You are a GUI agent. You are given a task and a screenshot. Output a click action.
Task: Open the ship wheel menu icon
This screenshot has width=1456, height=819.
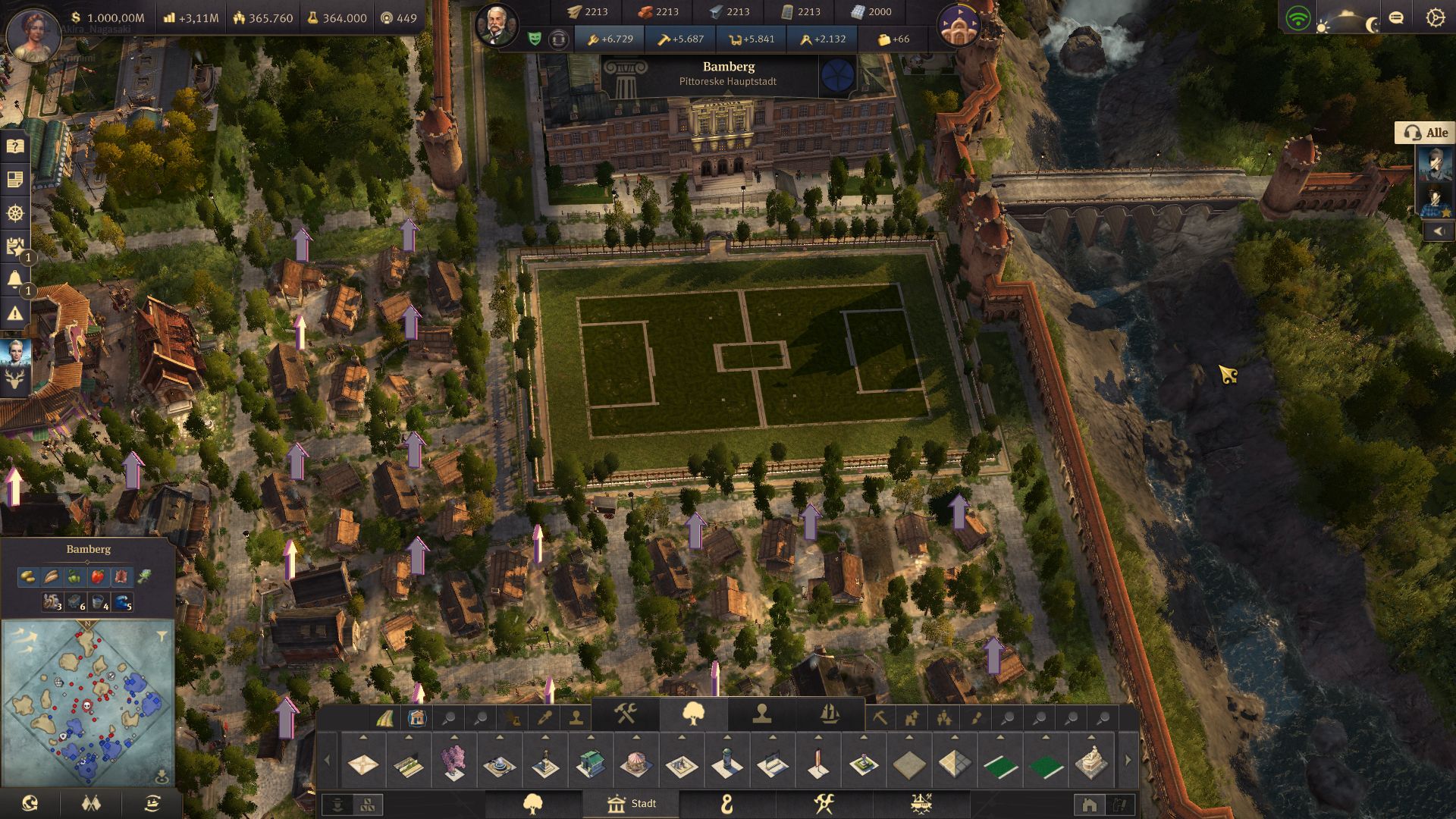click(15, 213)
